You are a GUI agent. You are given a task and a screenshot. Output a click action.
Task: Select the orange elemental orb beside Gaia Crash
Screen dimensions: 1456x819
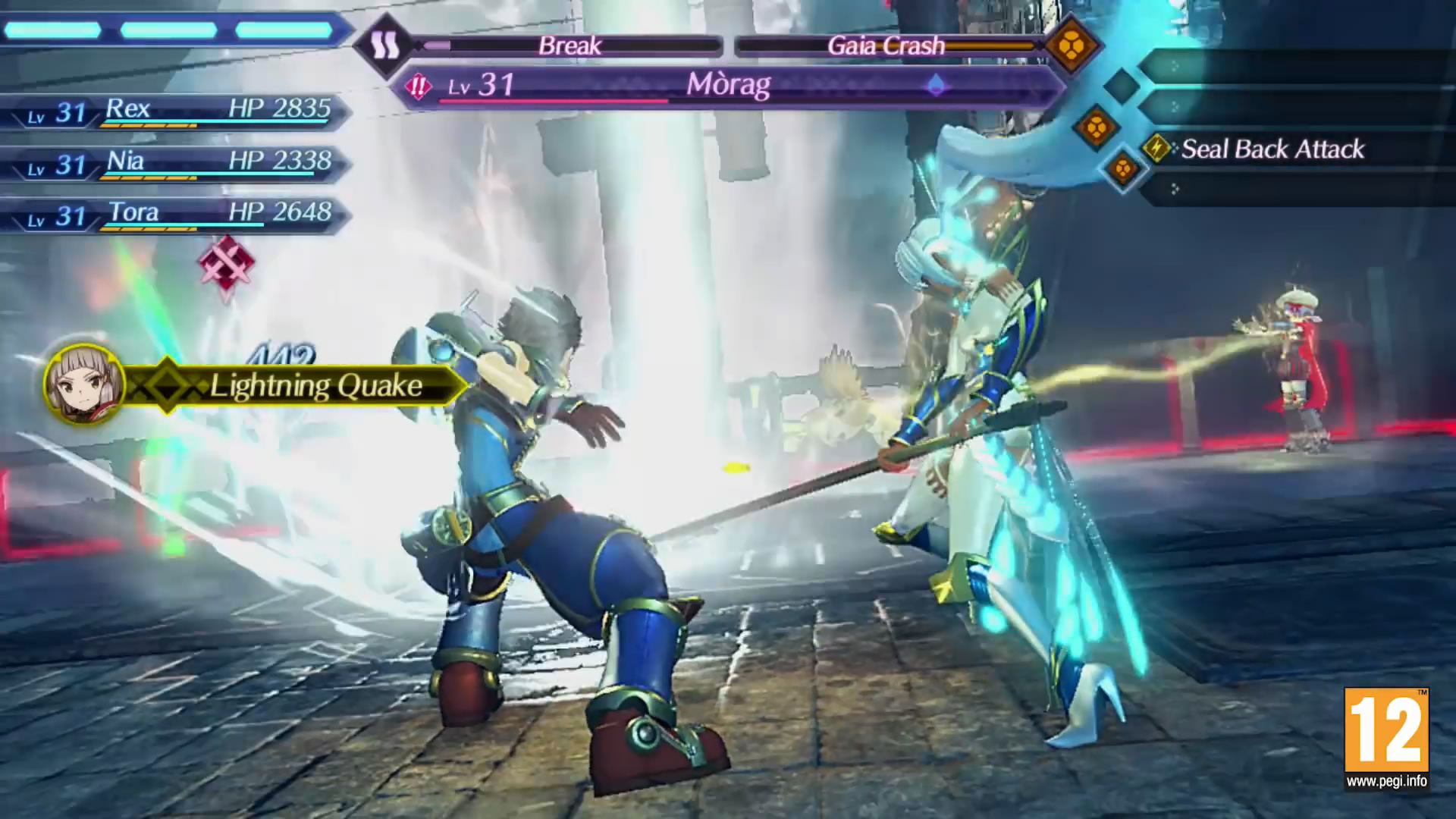[x=1071, y=45]
